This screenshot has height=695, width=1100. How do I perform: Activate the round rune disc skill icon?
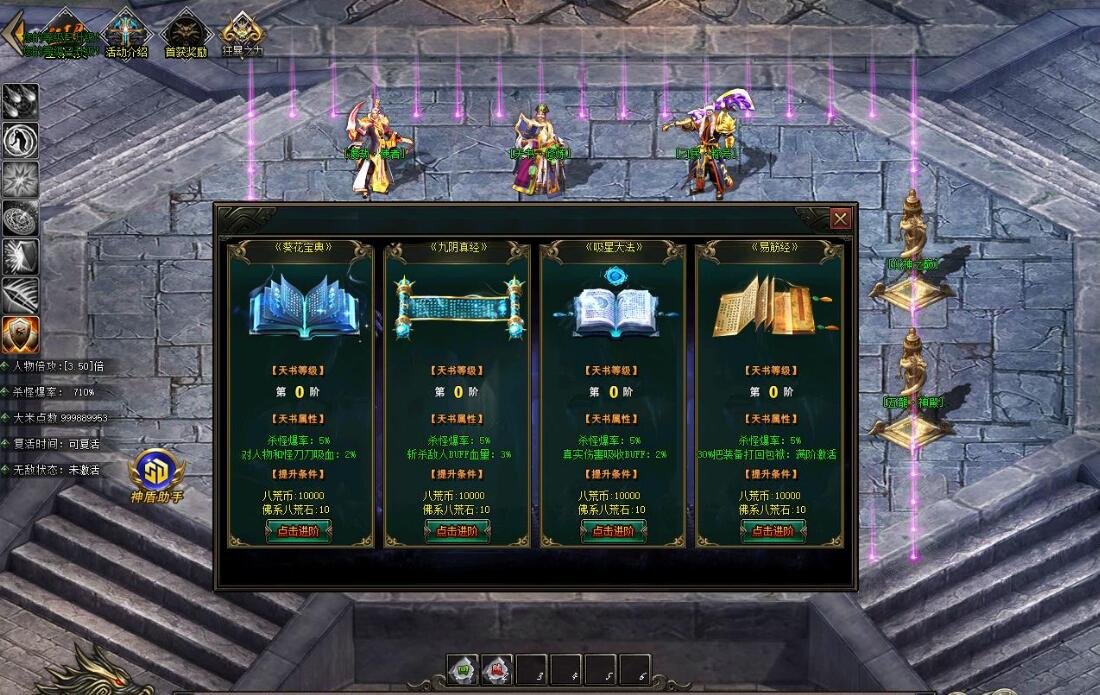[x=20, y=218]
